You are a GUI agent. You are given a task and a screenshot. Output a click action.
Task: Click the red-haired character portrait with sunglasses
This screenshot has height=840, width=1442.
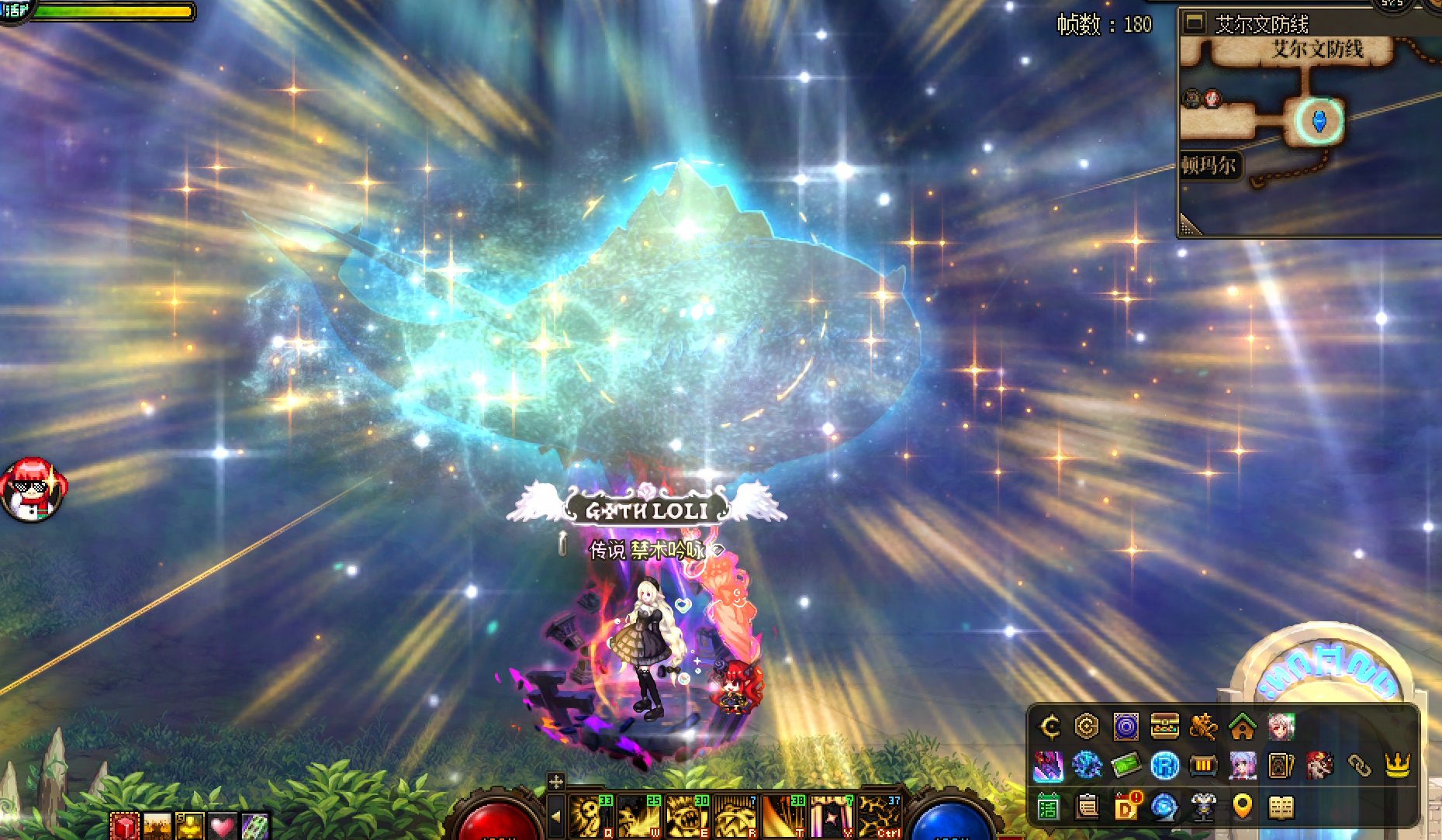click(x=33, y=489)
